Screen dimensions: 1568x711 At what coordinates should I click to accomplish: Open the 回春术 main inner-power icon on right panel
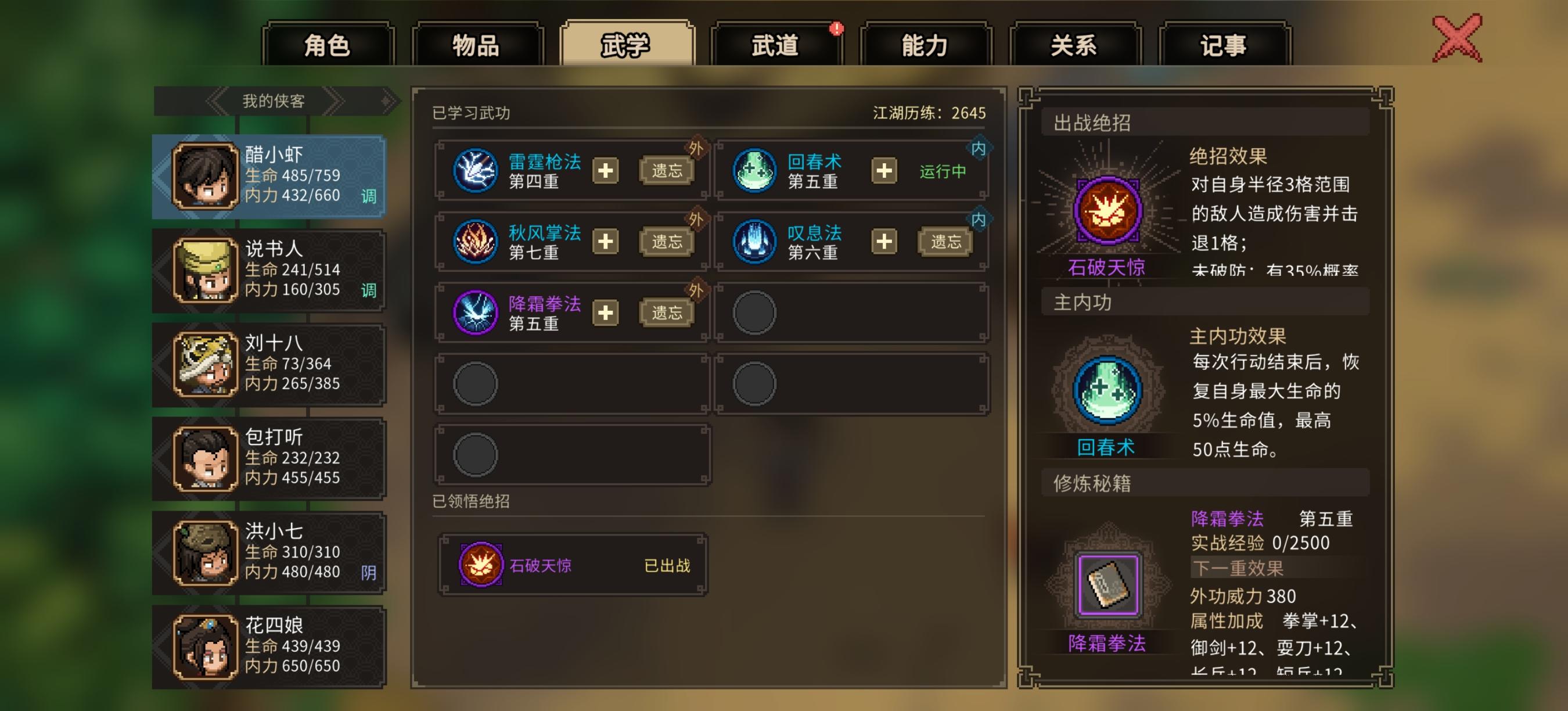pyautogui.click(x=1109, y=390)
